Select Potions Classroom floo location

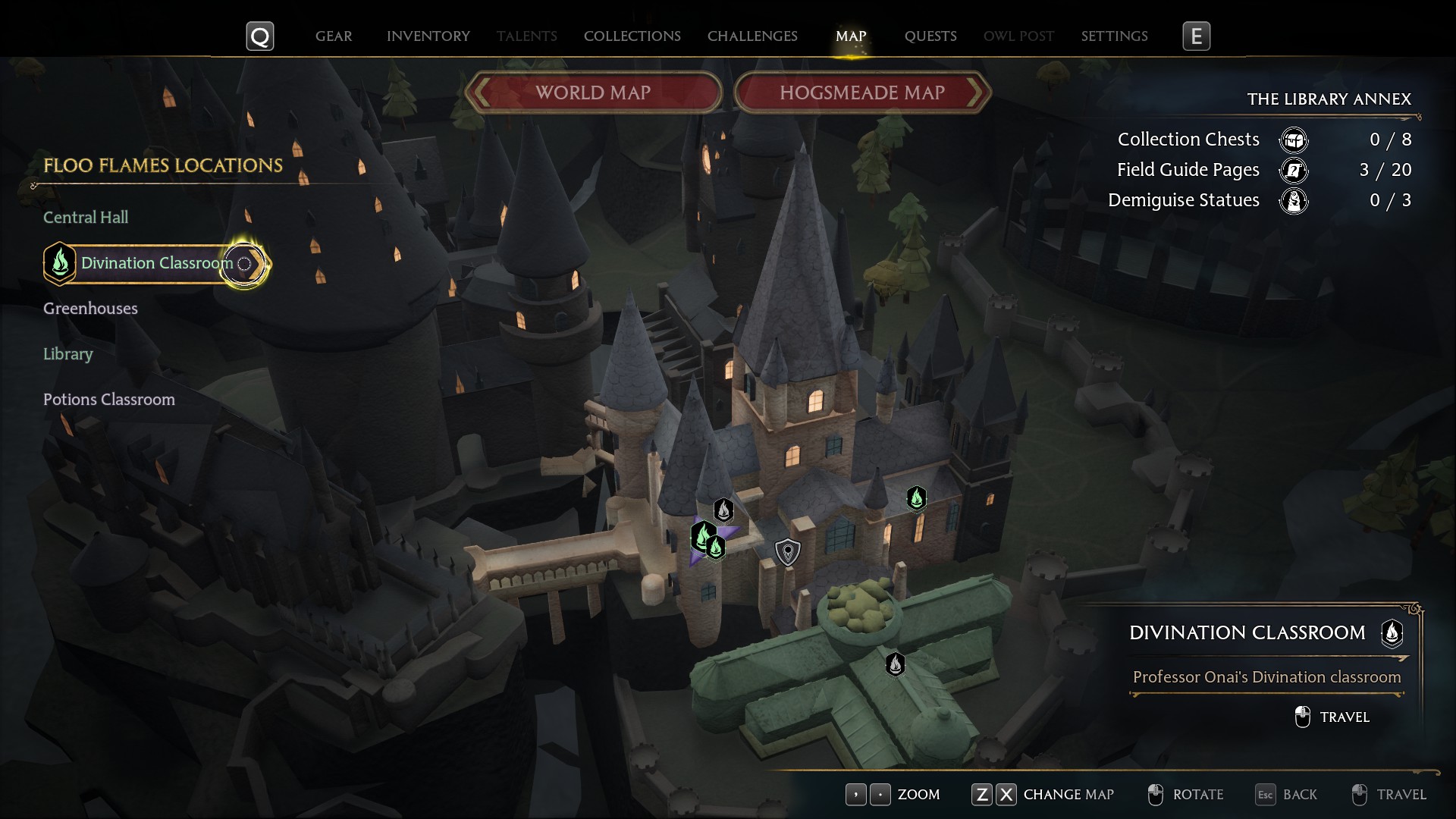109,400
